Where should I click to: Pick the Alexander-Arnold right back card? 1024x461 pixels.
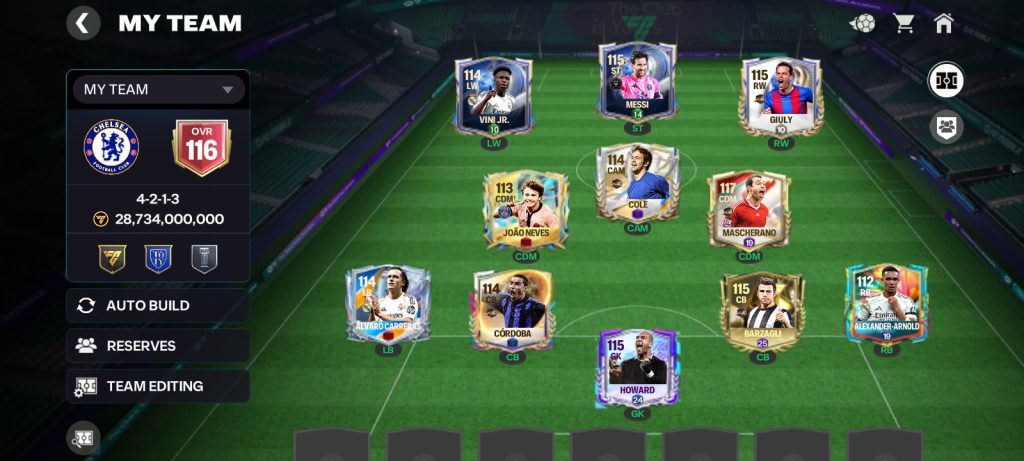click(x=886, y=305)
